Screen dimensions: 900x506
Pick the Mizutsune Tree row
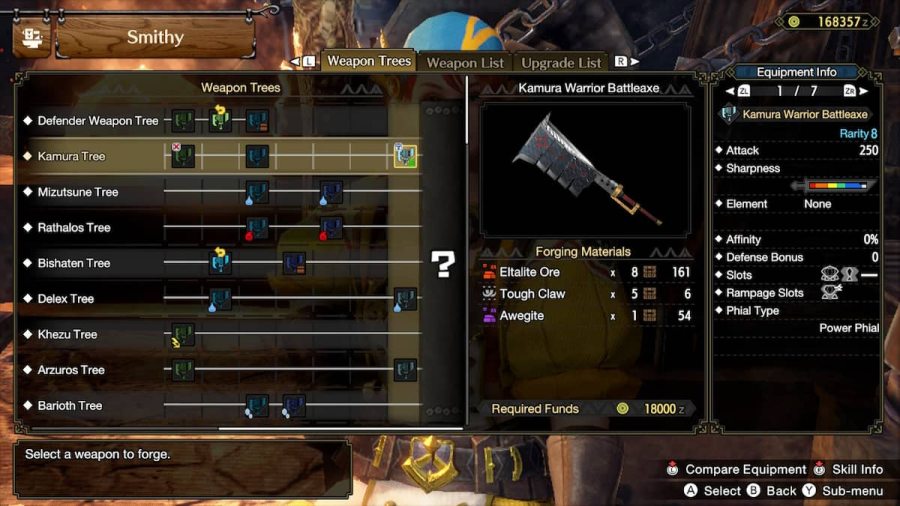pos(78,192)
